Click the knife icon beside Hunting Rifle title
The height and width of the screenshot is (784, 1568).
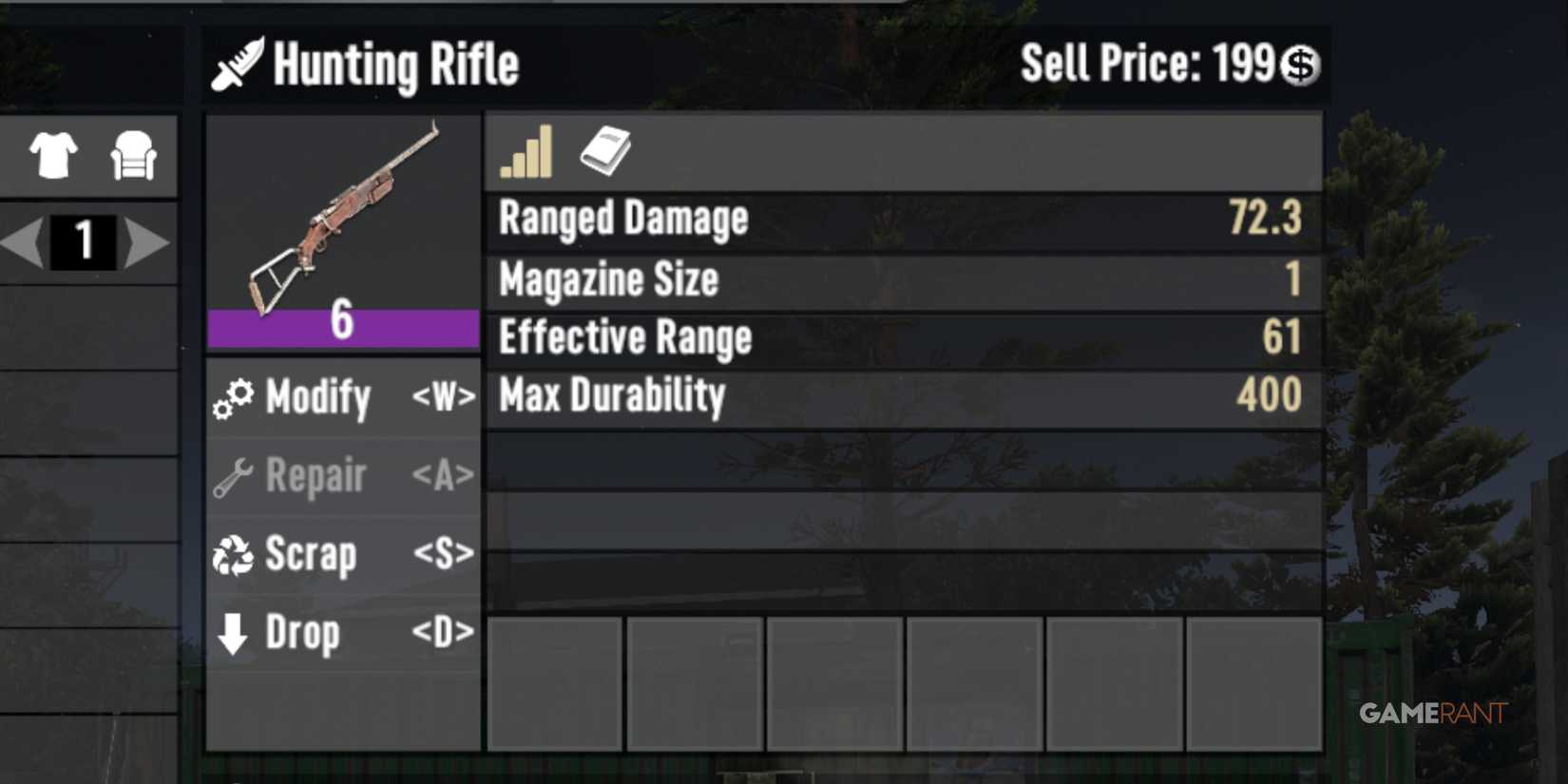[x=235, y=64]
